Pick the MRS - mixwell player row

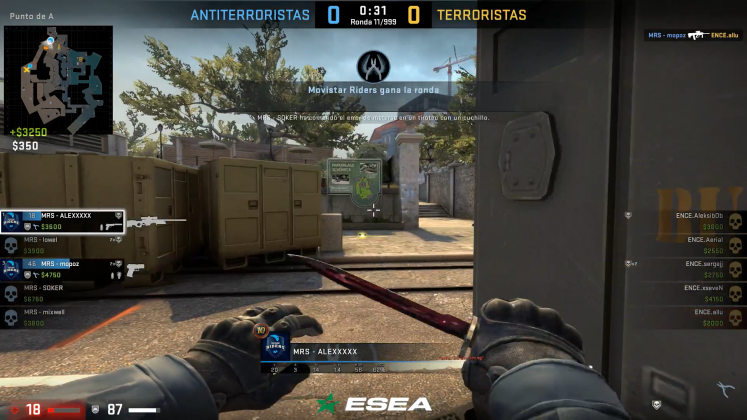coord(62,317)
